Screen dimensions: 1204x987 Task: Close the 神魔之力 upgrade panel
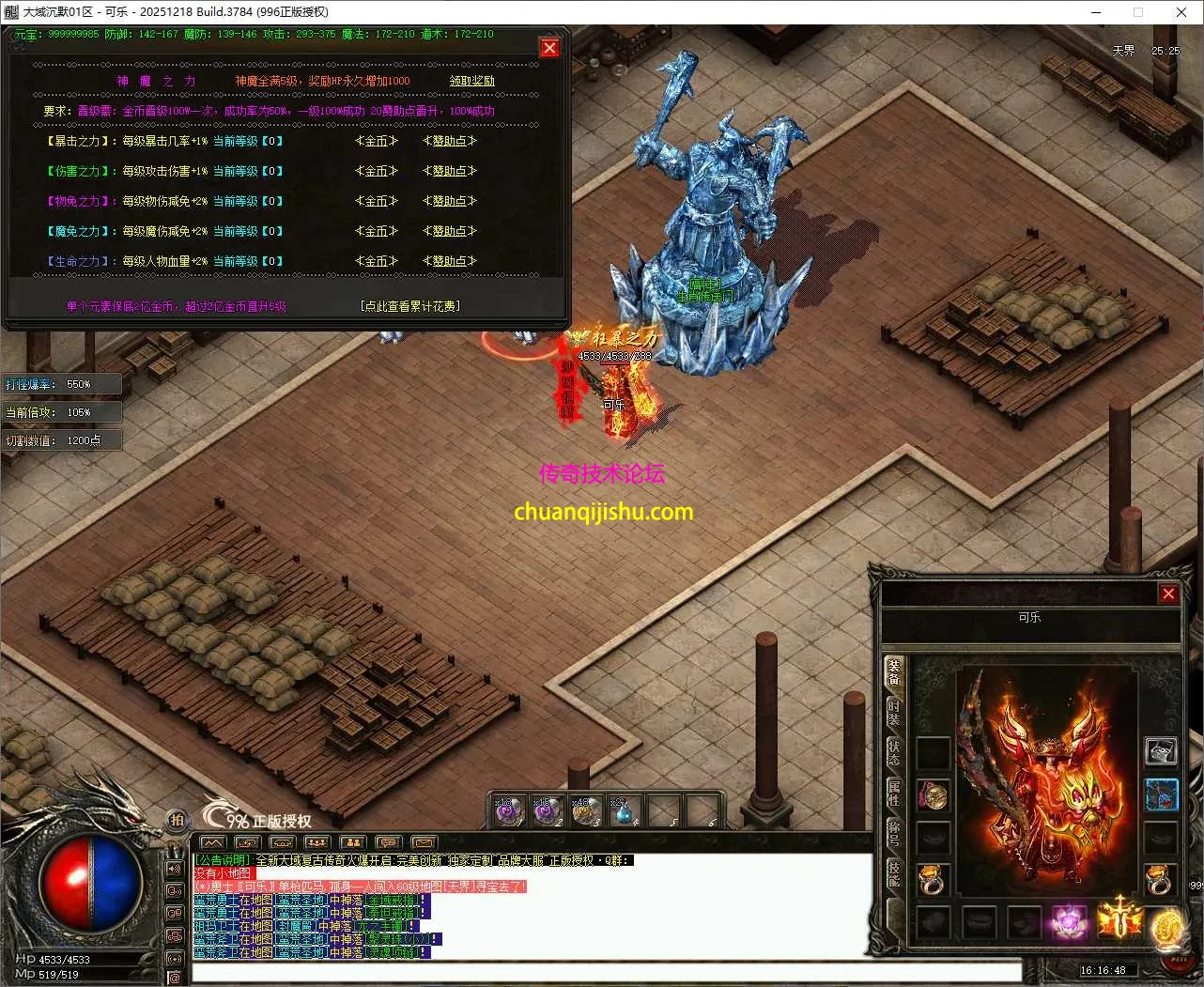(549, 48)
